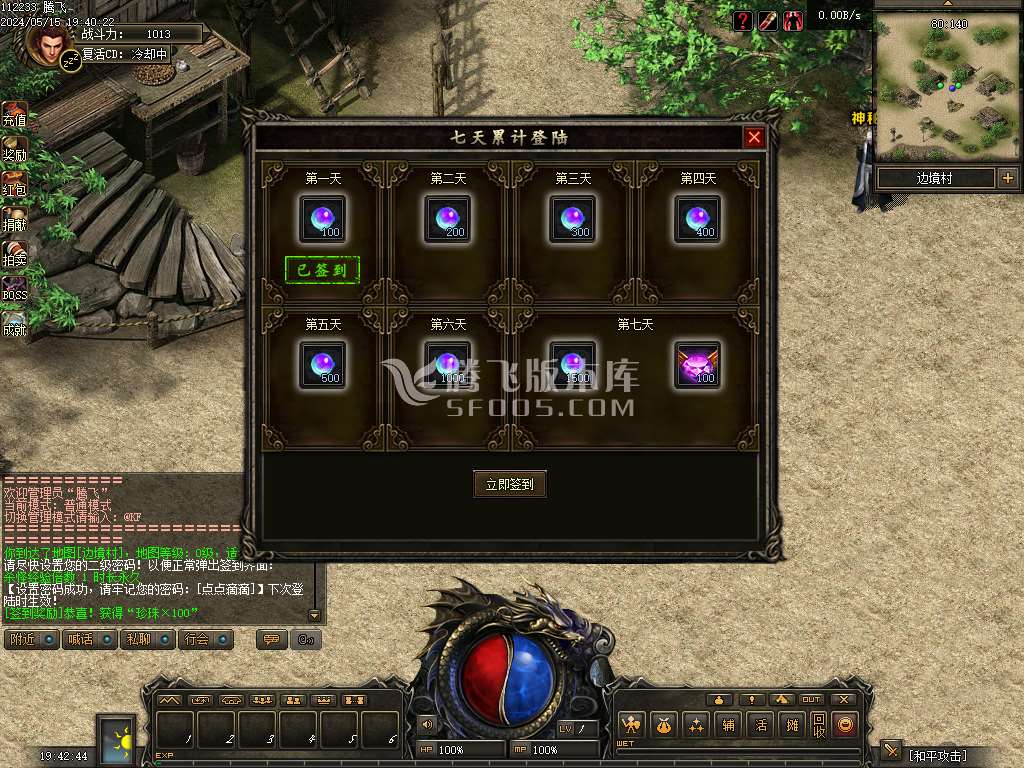Image resolution: width=1024 pixels, height=768 pixels.
Task: Close the seven-day login window
Action: 755,137
